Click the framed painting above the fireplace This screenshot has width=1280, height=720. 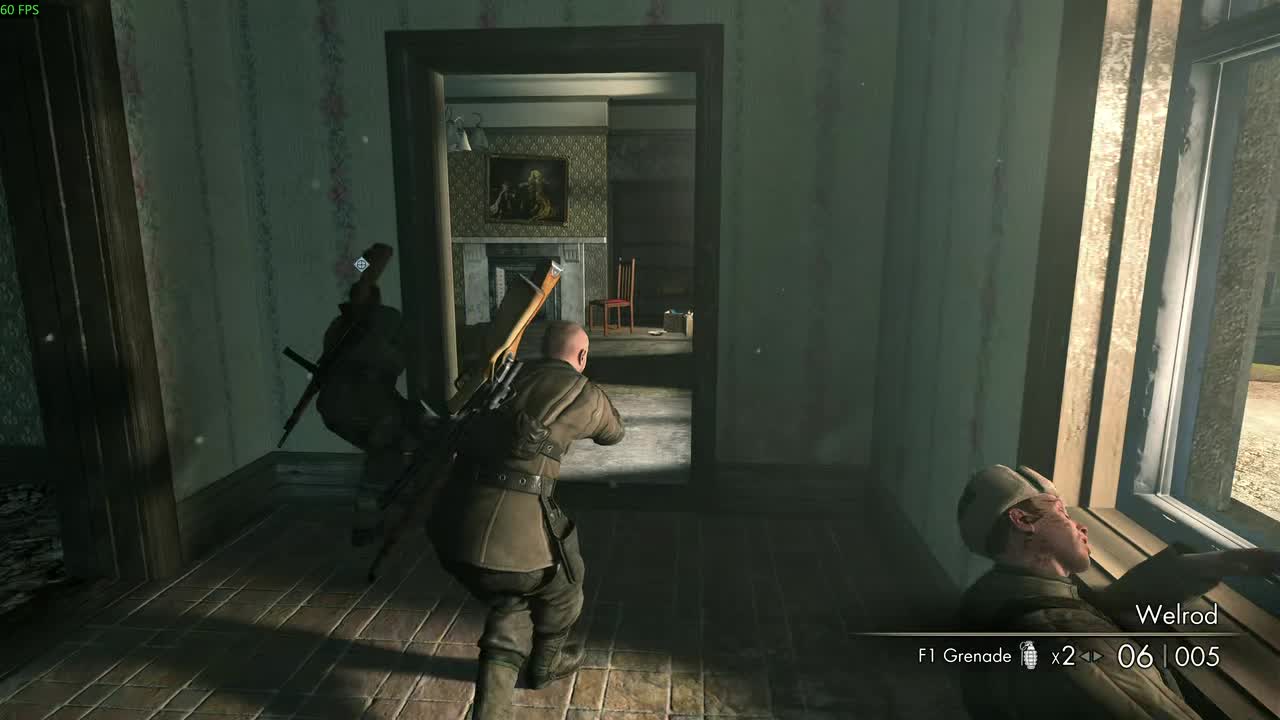pyautogui.click(x=527, y=188)
